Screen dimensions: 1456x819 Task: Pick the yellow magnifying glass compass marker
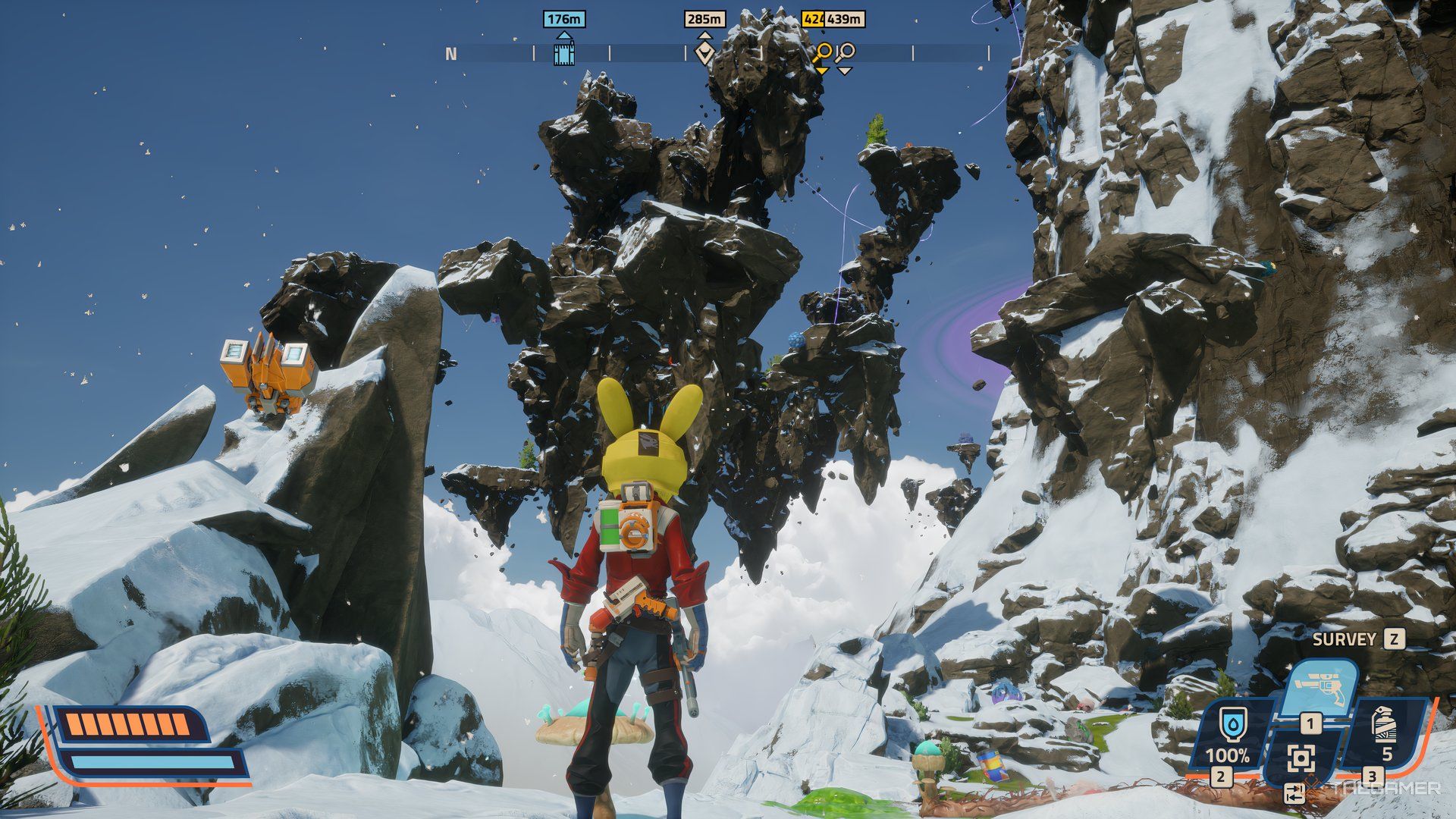coord(821,53)
